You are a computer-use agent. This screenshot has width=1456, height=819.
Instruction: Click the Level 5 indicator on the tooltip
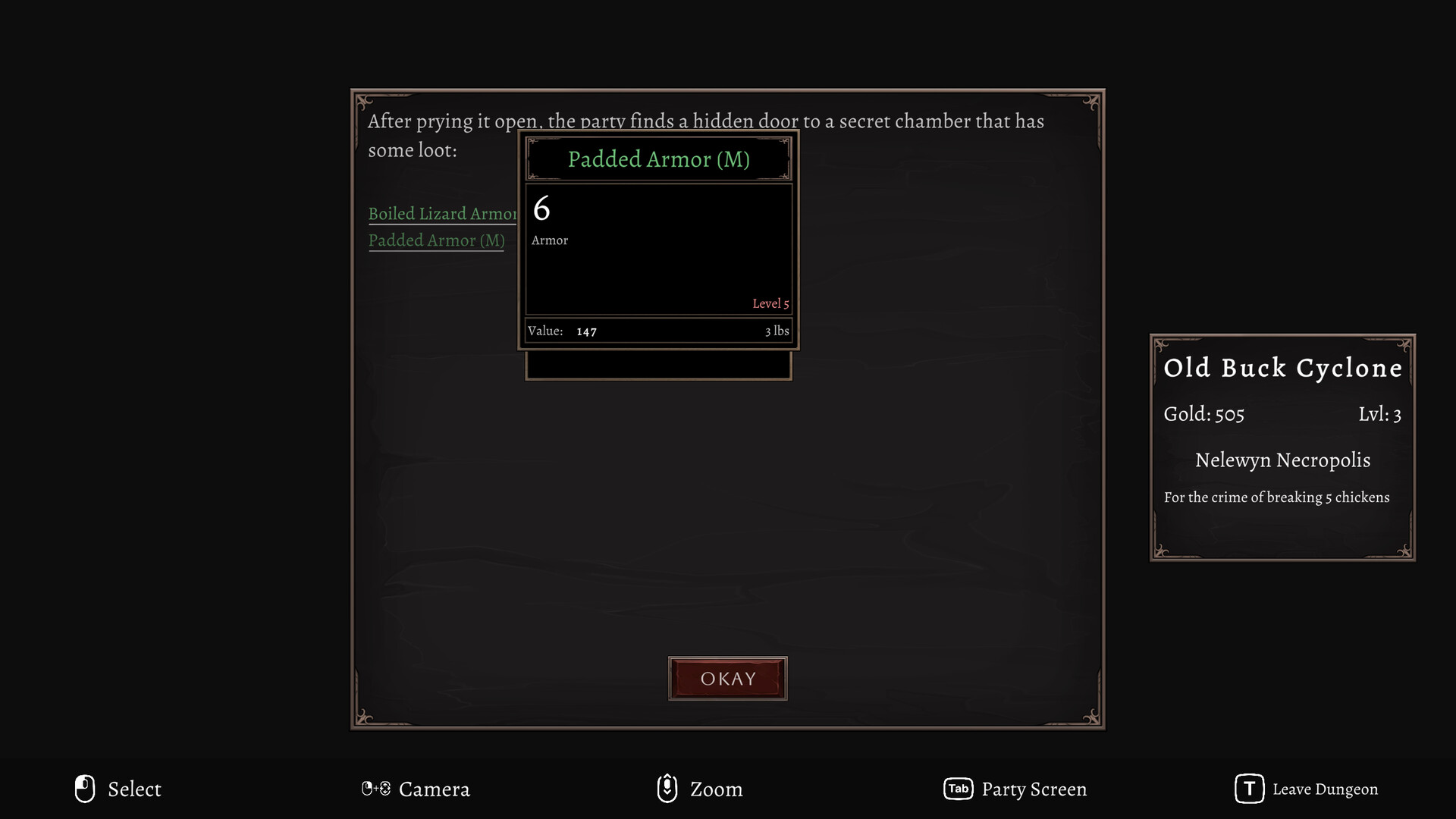click(770, 303)
